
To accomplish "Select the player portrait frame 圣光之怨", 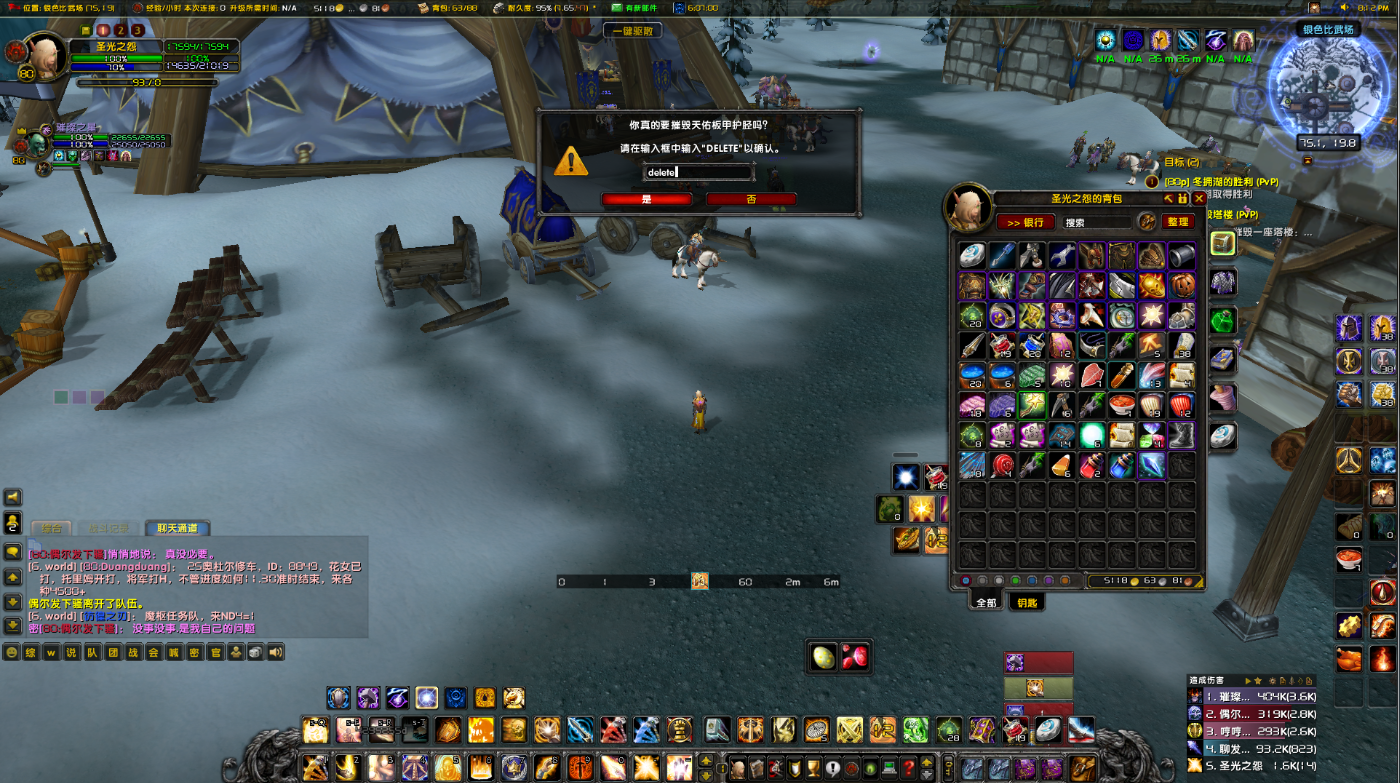I will [46, 58].
